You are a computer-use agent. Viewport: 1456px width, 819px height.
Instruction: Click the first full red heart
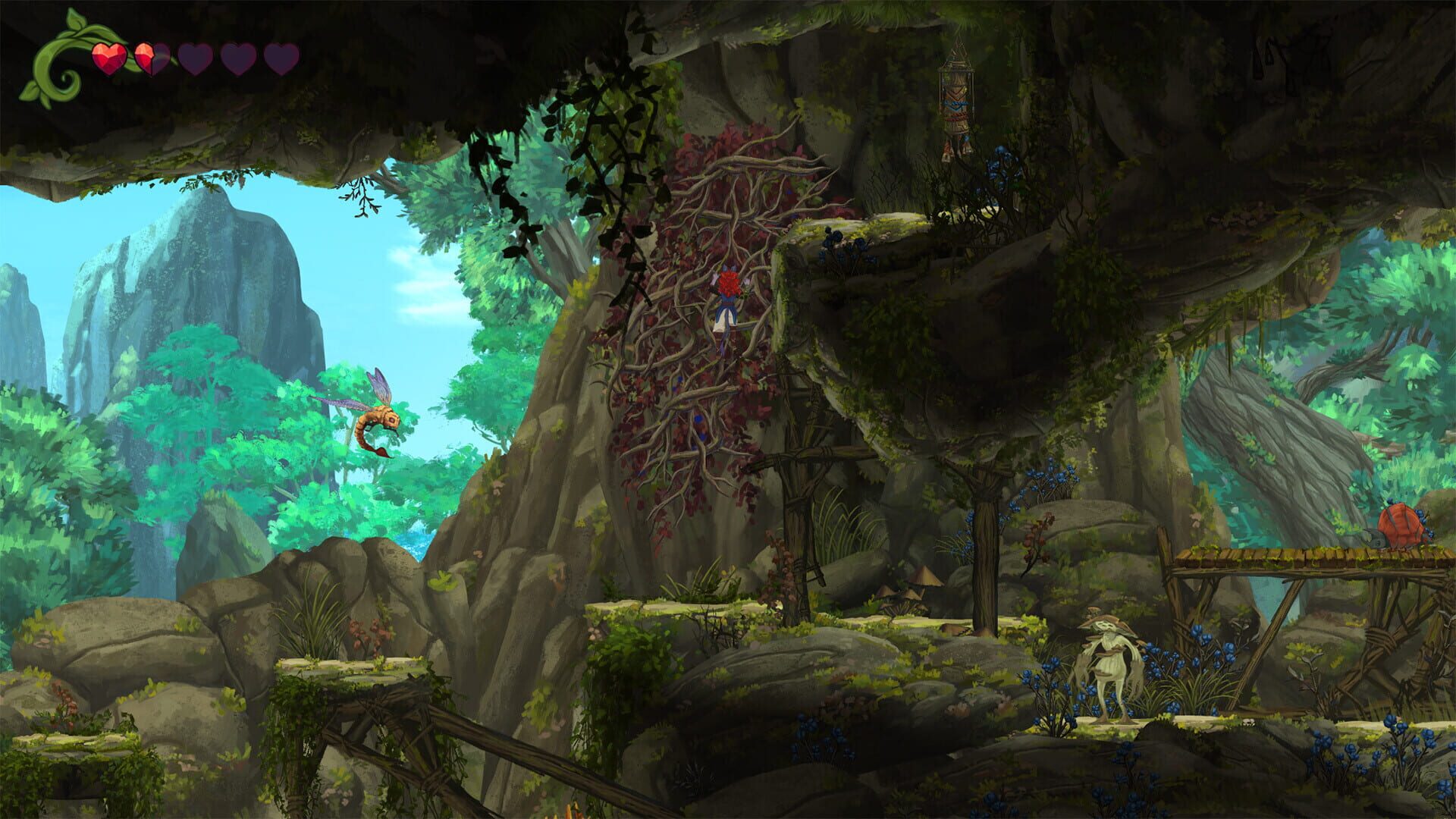coord(108,58)
